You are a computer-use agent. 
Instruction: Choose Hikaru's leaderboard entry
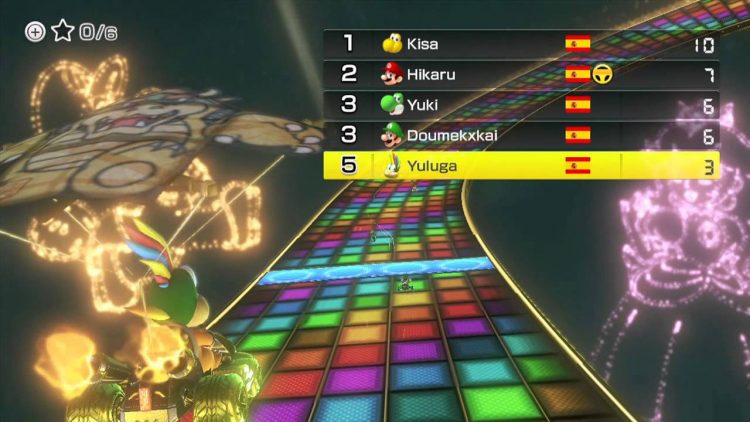click(x=520, y=74)
